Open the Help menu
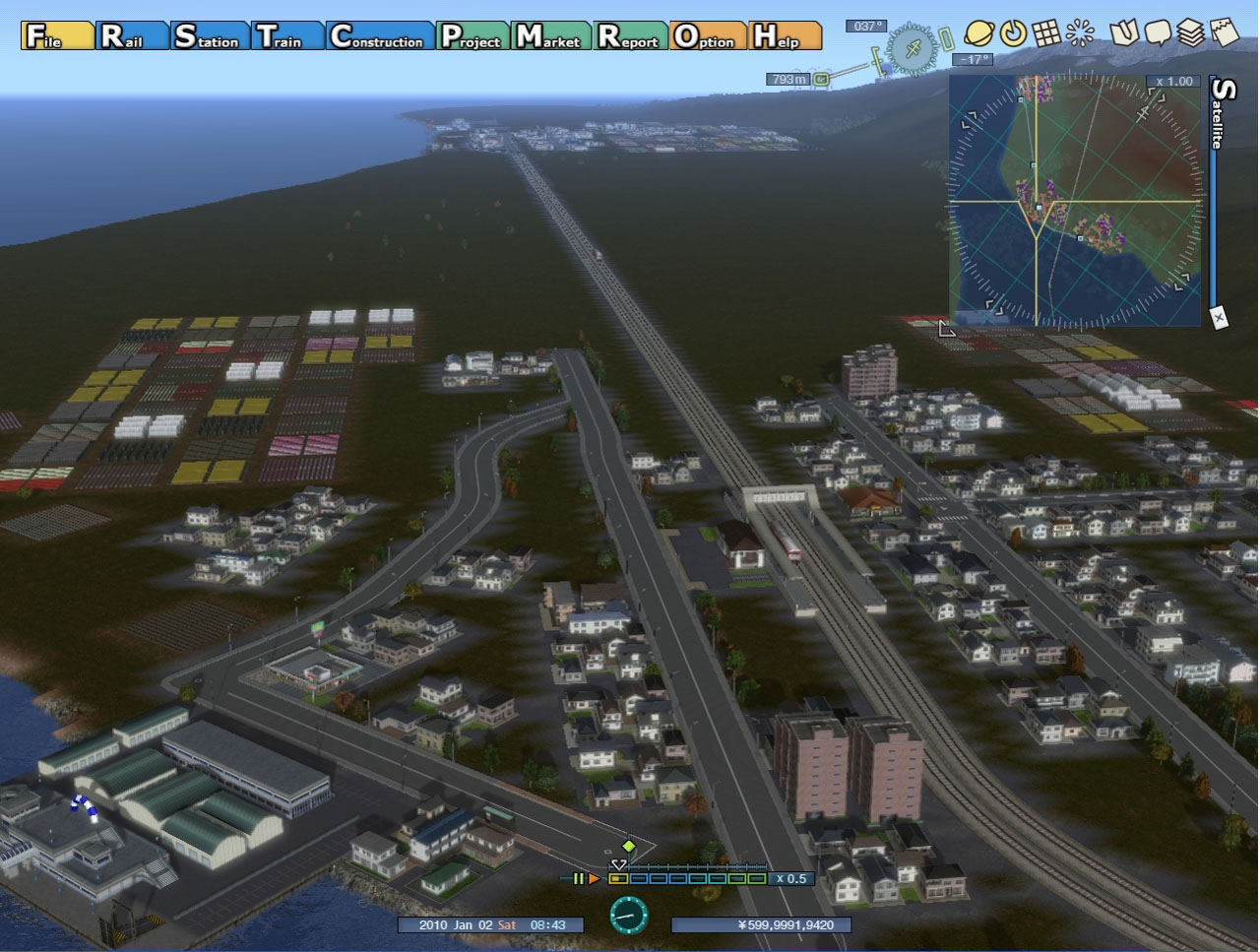Image resolution: width=1260 pixels, height=952 pixels. pos(785,36)
